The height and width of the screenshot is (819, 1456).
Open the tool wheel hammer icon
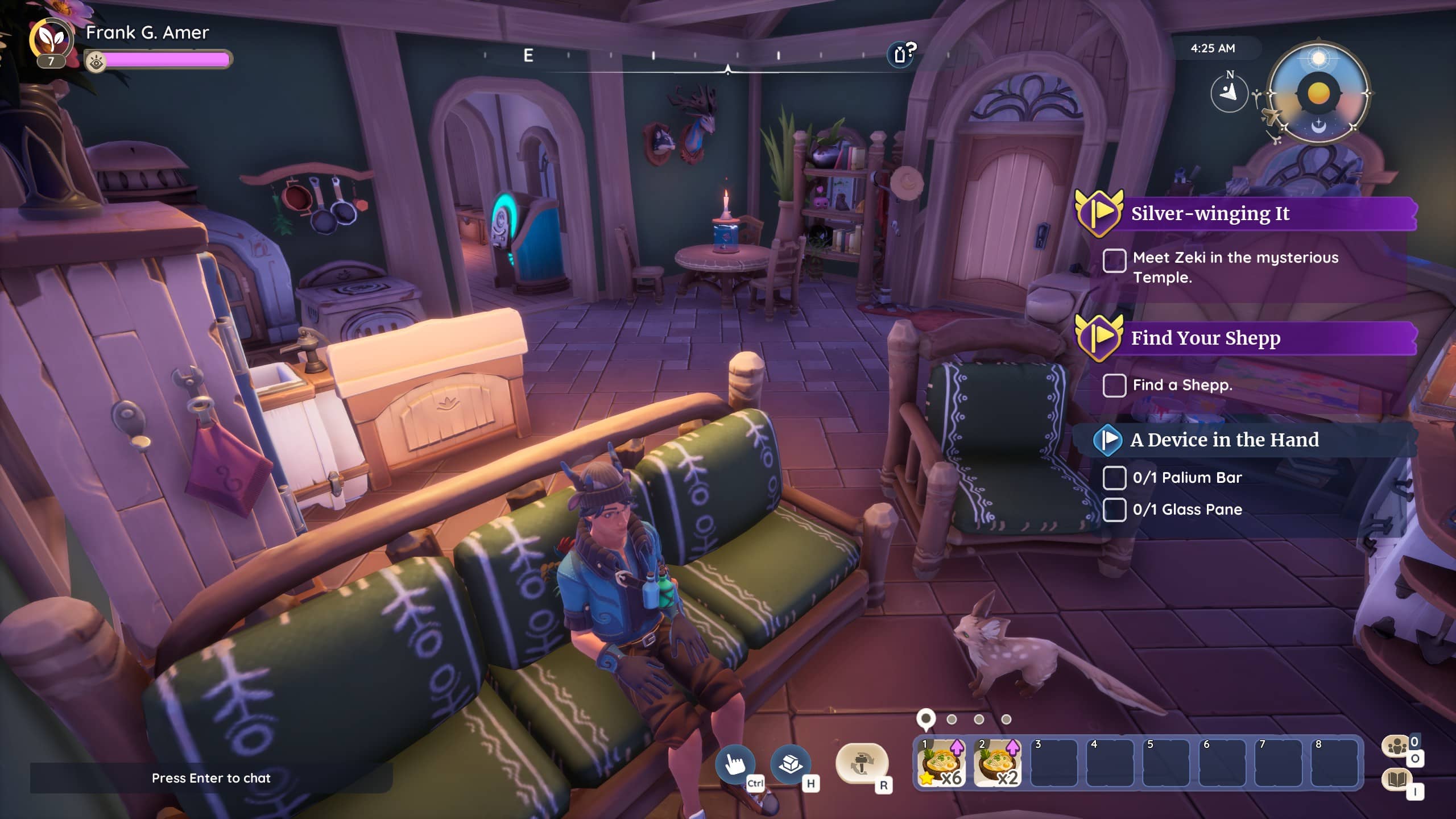click(x=862, y=763)
